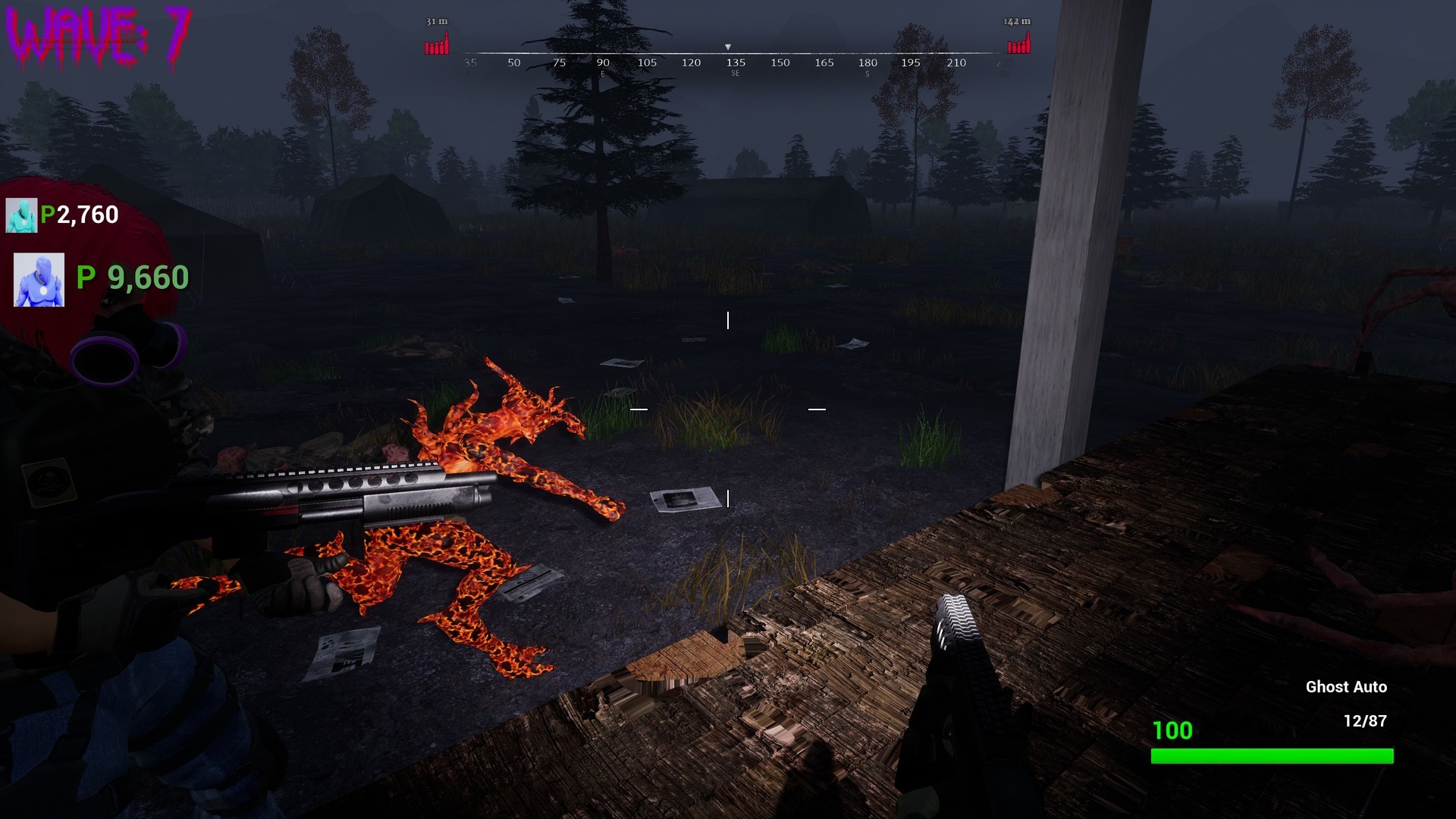Select the Ghost Auto weapon name label
Image resolution: width=1456 pixels, height=819 pixels.
pos(1347,687)
